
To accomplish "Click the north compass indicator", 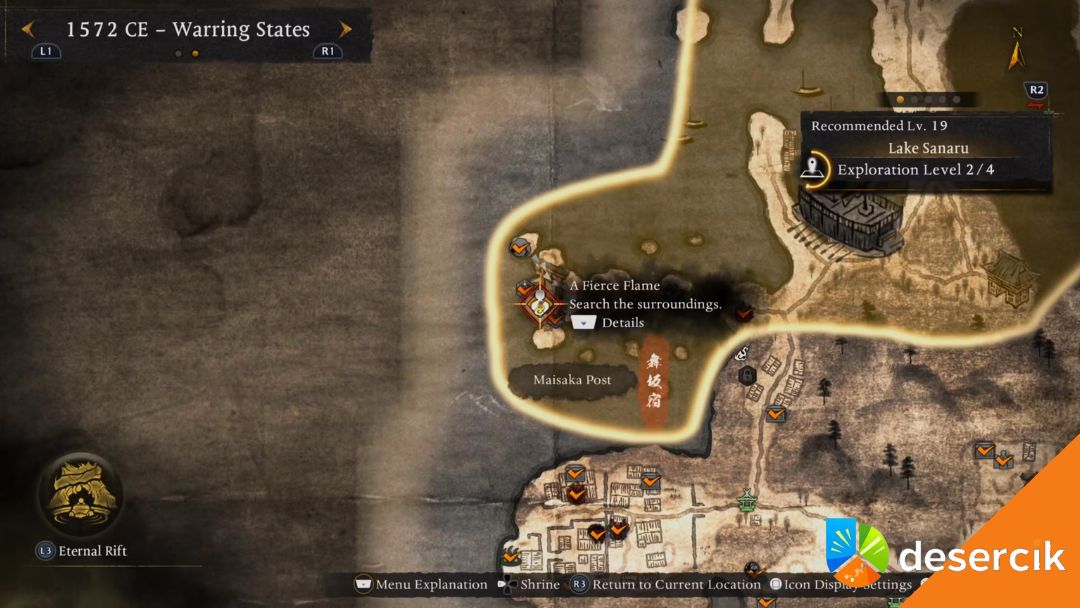I will click(x=1017, y=50).
